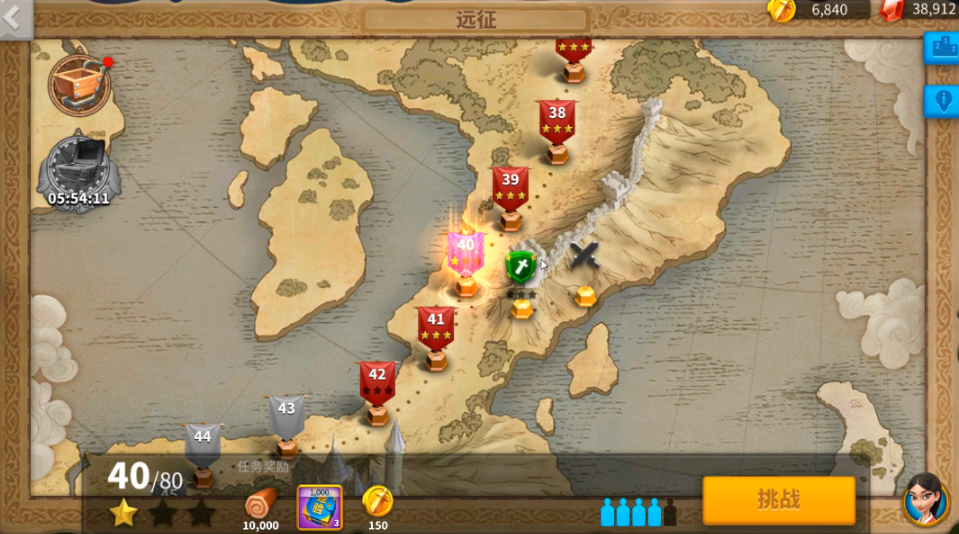
Task: Open the blue shield info button
Action: tap(942, 101)
